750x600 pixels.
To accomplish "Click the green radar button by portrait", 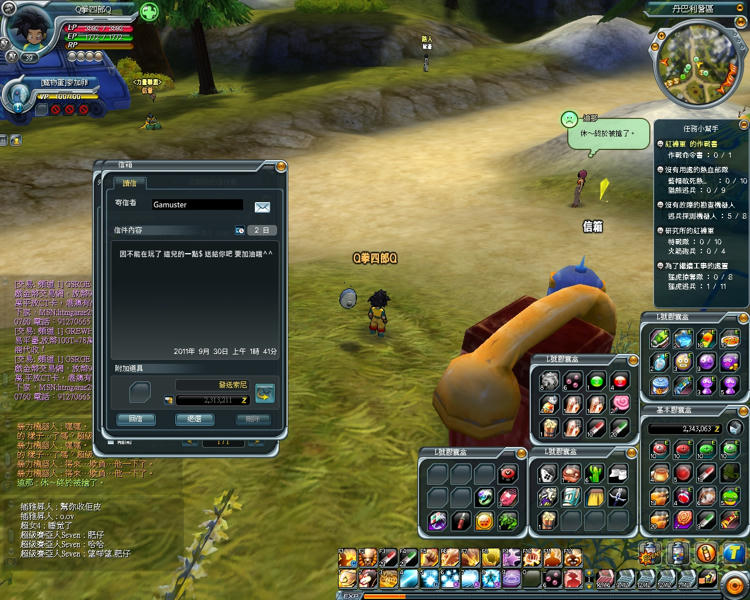I will tap(149, 12).
